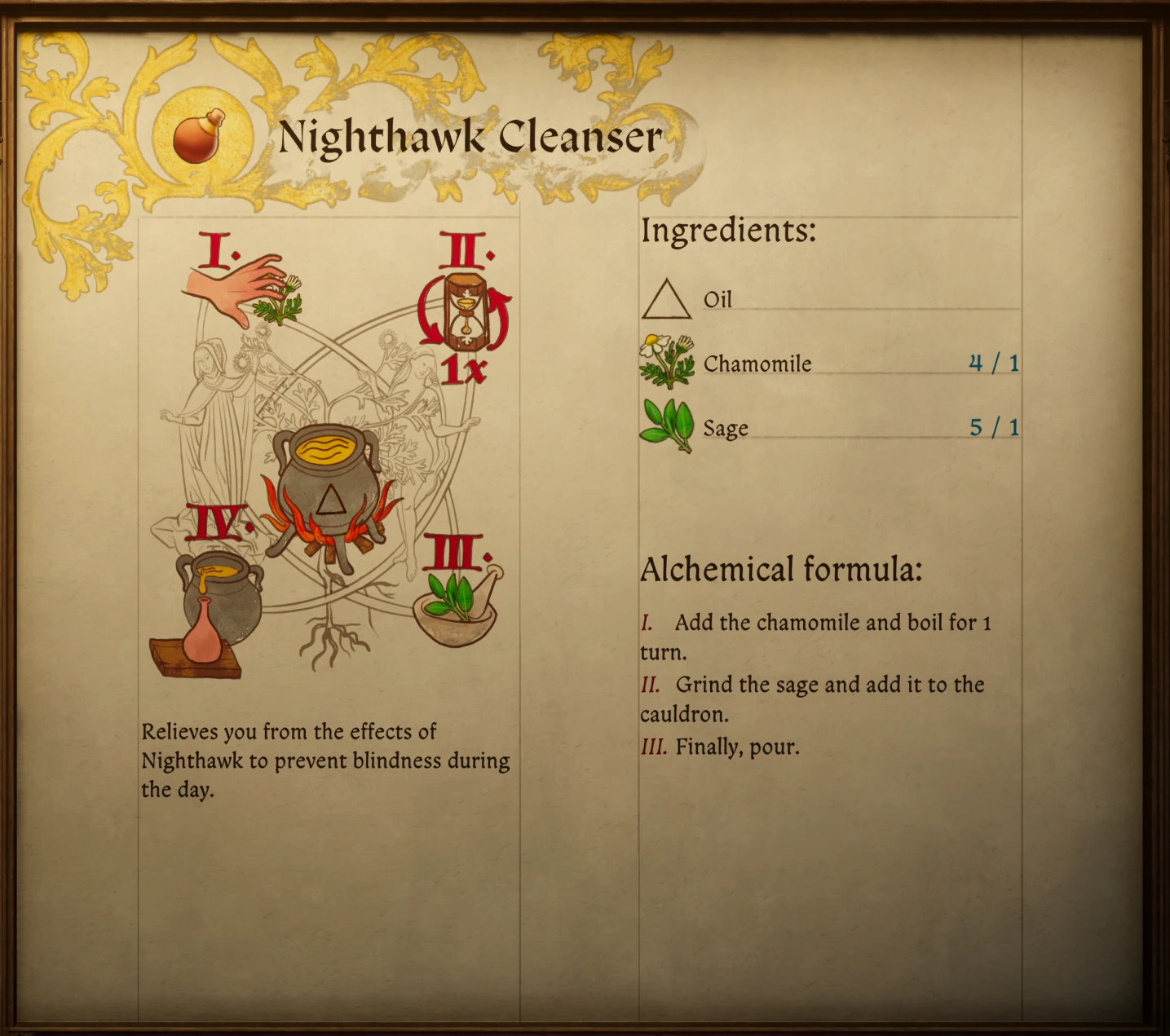Screen dimensions: 1170x1036
Task: Click the Nighthawk Cleanser potion icon
Action: pyautogui.click(x=199, y=136)
